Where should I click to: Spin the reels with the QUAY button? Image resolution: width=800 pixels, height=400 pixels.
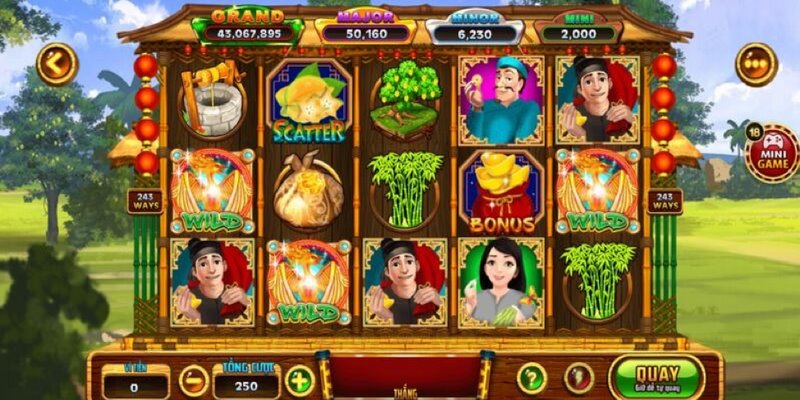click(656, 377)
